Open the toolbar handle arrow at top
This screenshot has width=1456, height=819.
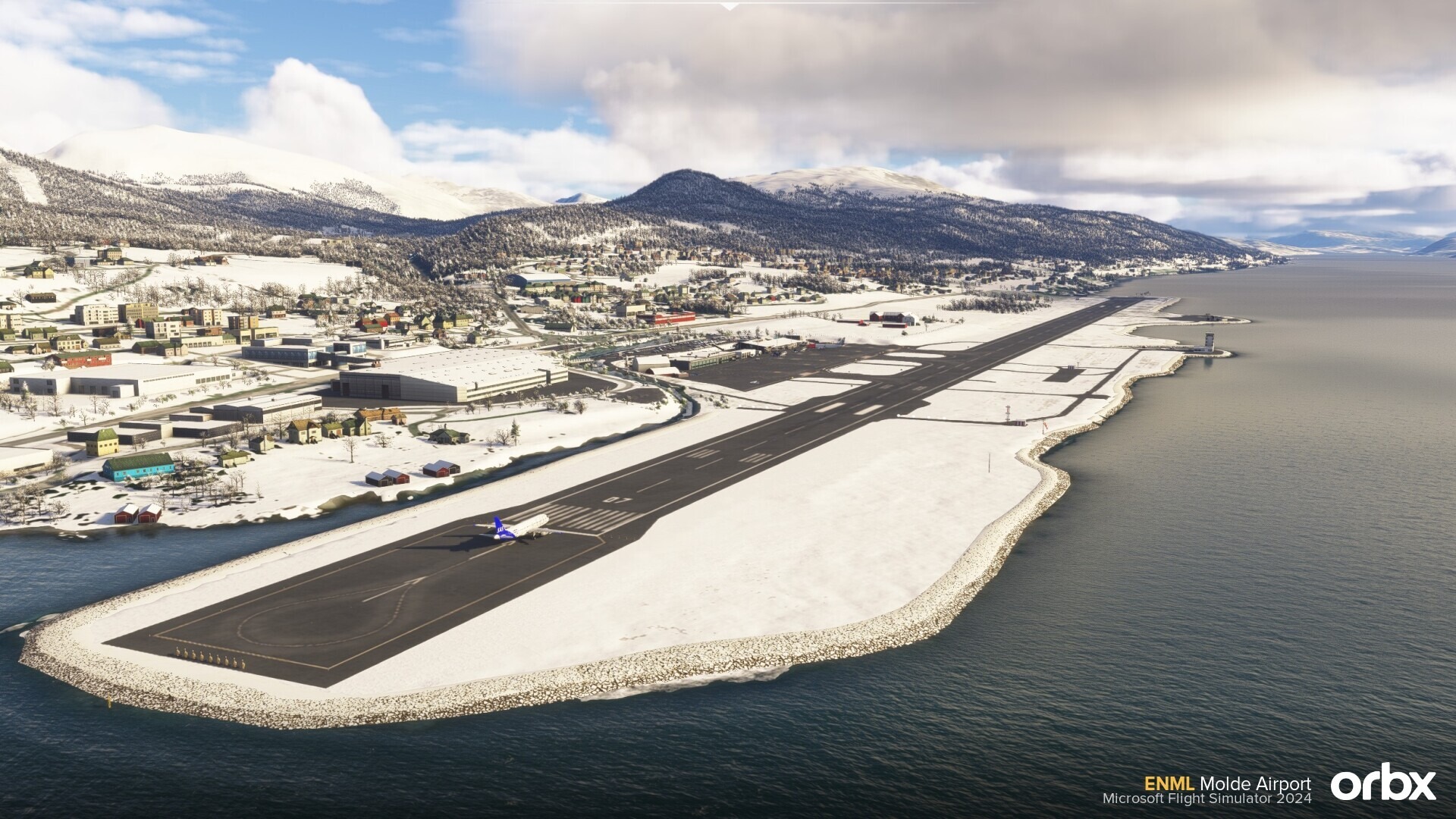[x=729, y=6]
